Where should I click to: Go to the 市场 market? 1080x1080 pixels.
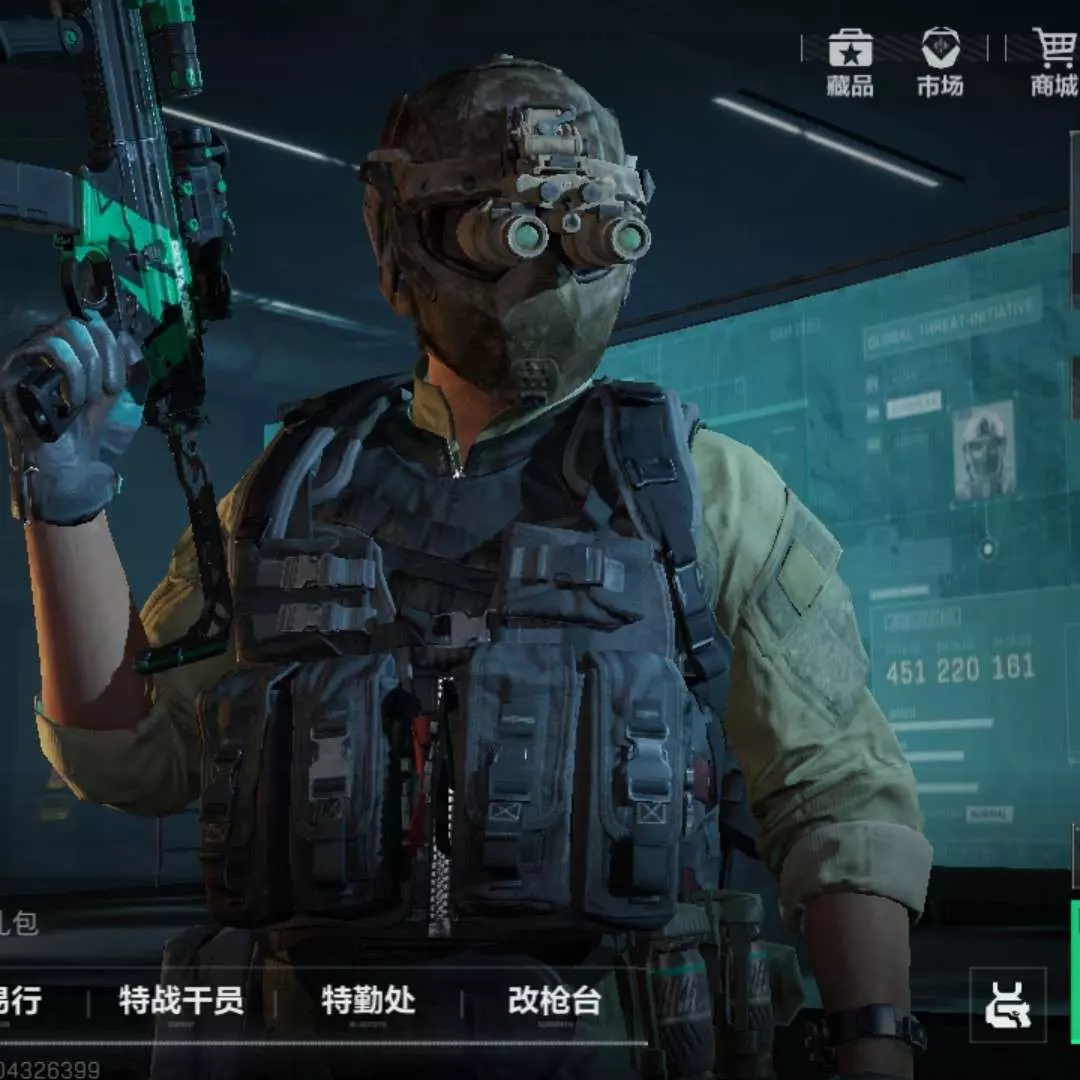pyautogui.click(x=940, y=62)
